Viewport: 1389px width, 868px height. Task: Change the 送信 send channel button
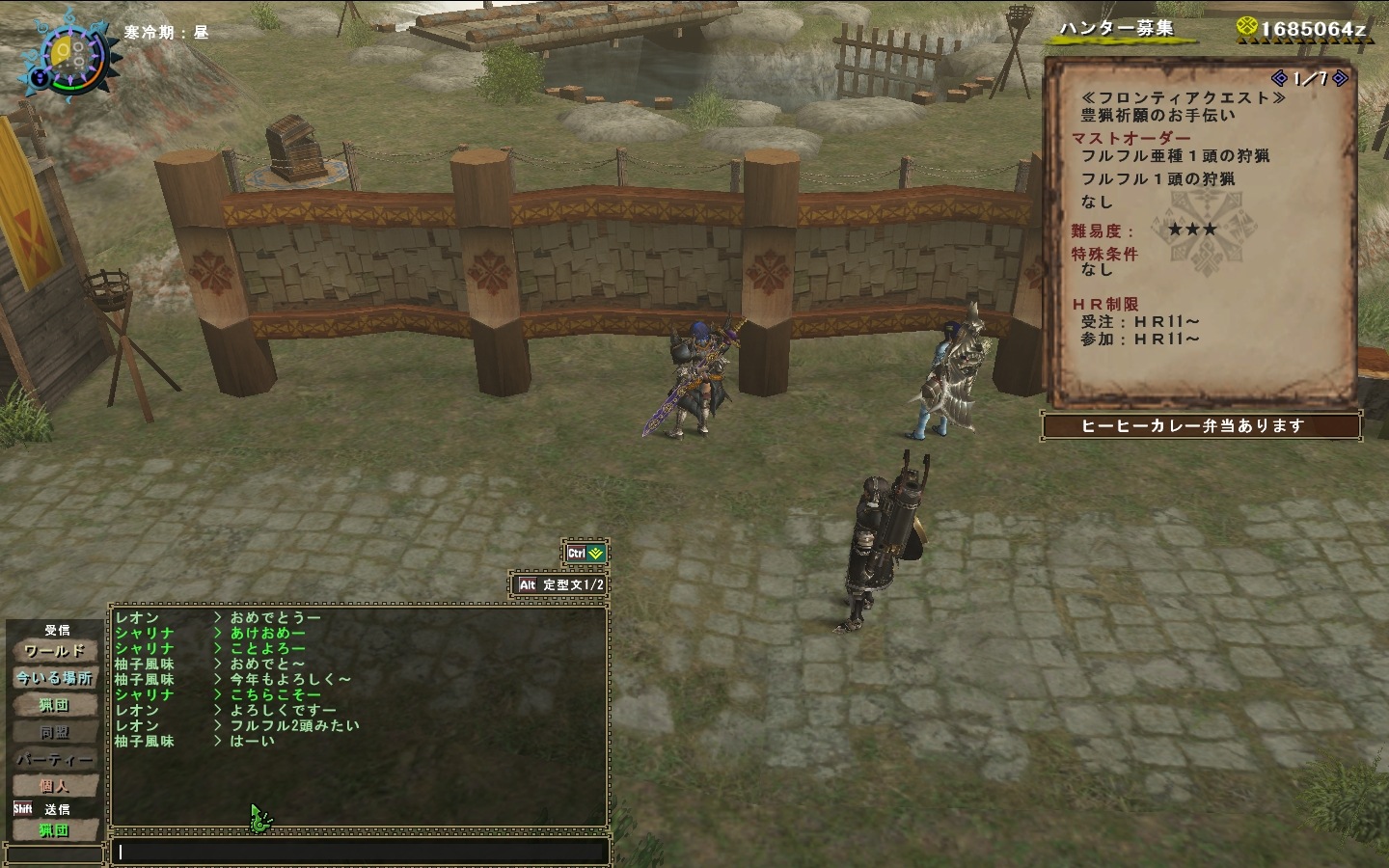click(x=54, y=829)
